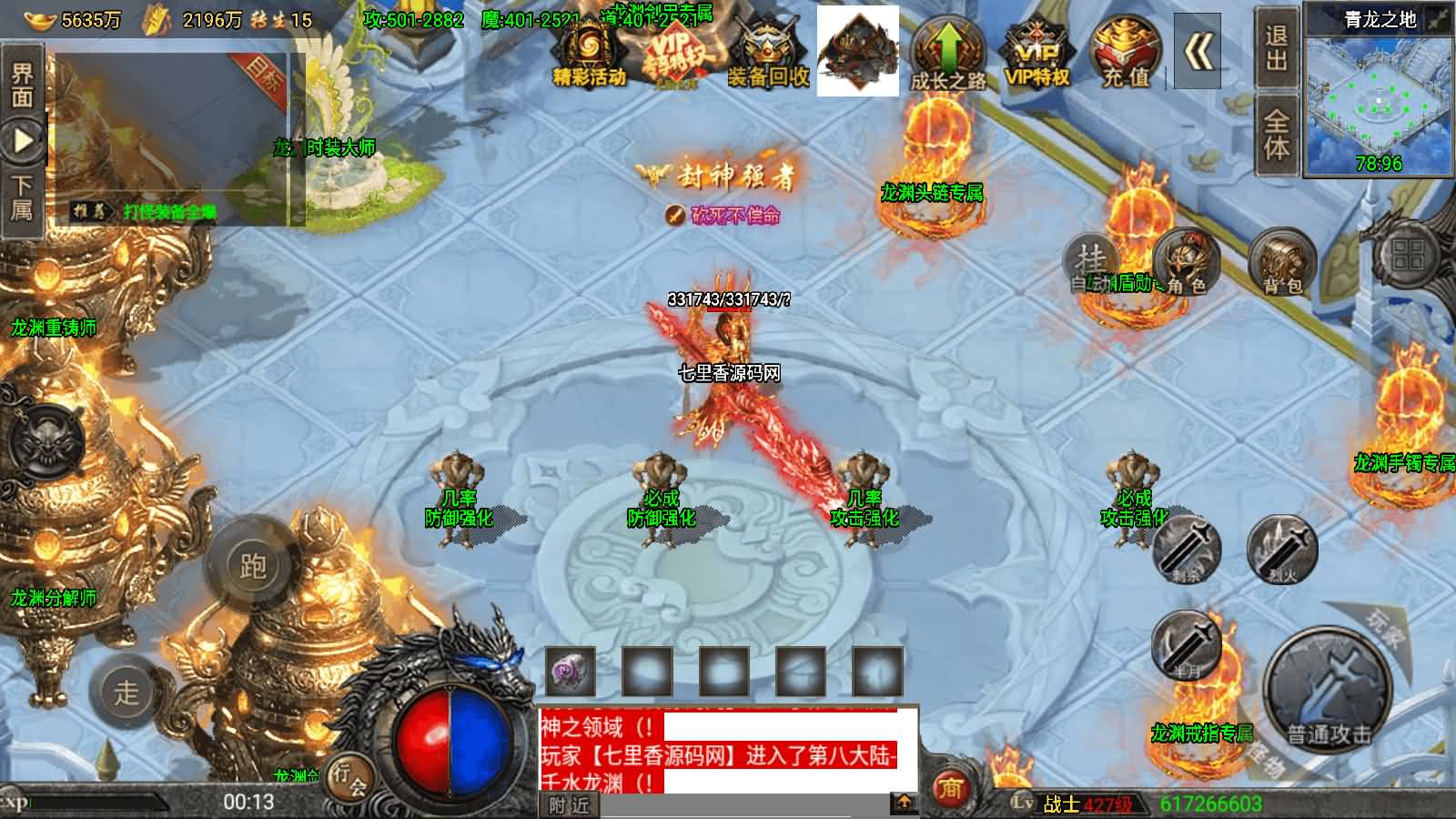Collapse the top icon bar with the double arrow

click(x=1198, y=53)
